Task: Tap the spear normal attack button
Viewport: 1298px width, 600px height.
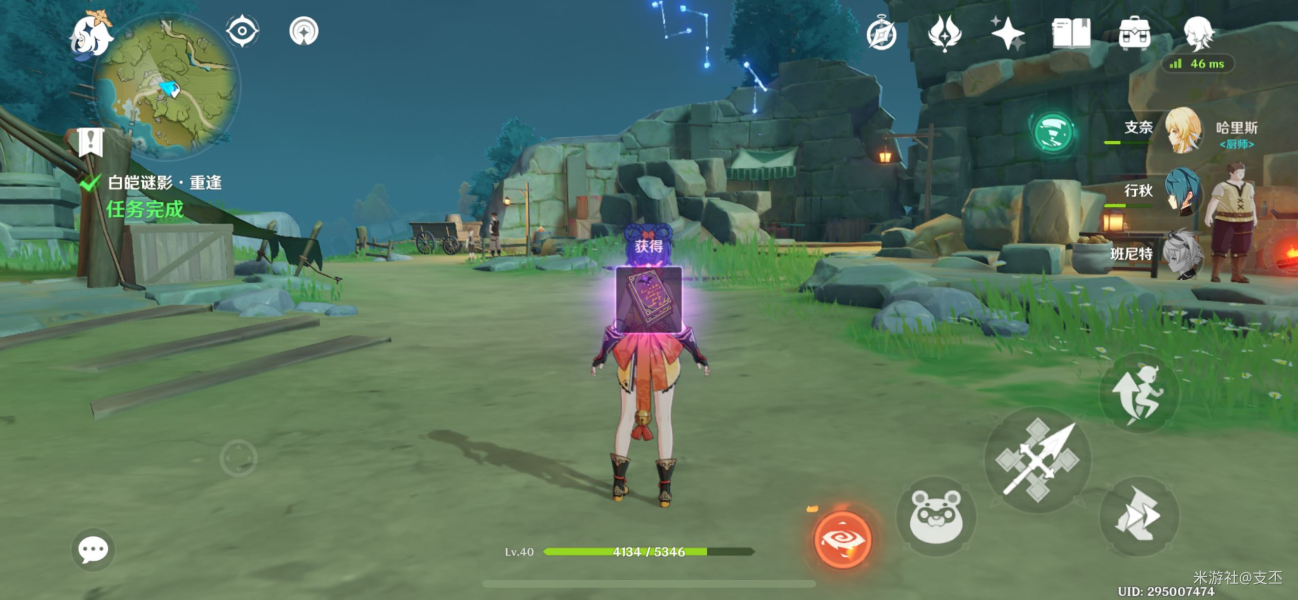Action: pyautogui.click(x=1037, y=461)
